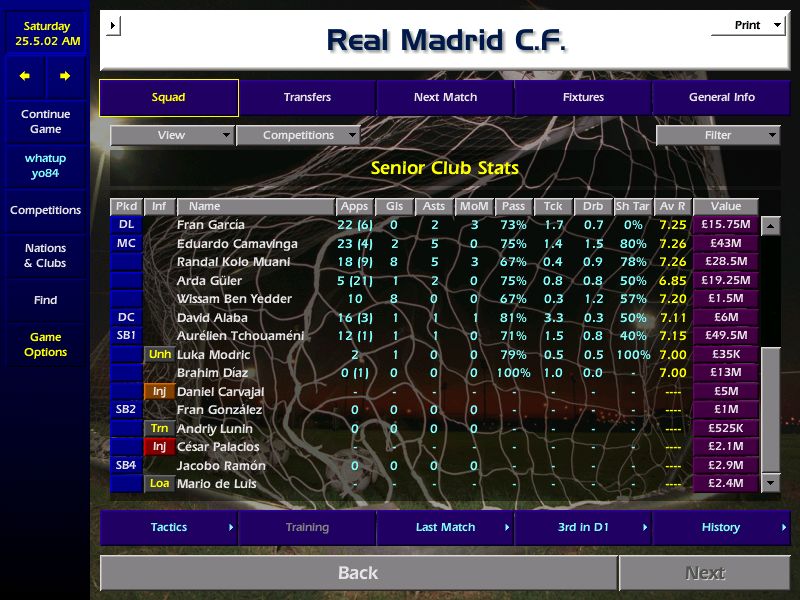Open the Find search menu
800x600 pixels.
[x=45, y=300]
